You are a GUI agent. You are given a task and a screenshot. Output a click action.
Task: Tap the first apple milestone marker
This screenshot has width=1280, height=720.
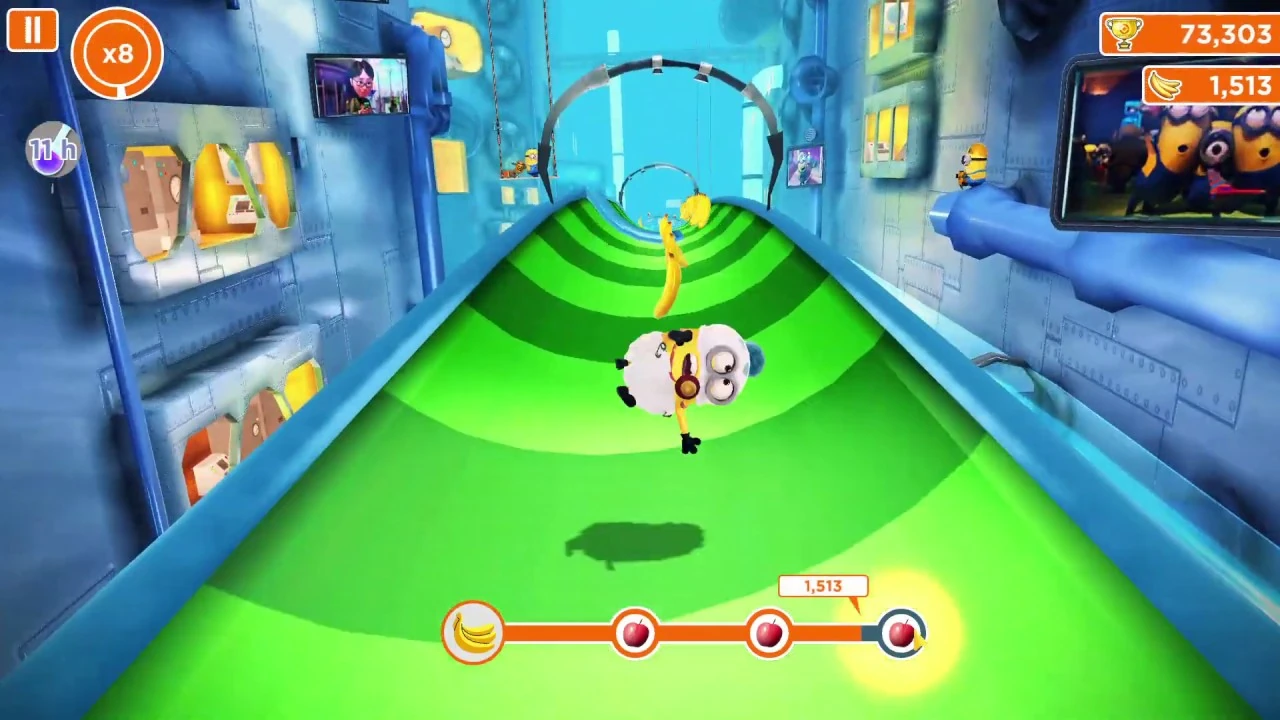(x=637, y=632)
